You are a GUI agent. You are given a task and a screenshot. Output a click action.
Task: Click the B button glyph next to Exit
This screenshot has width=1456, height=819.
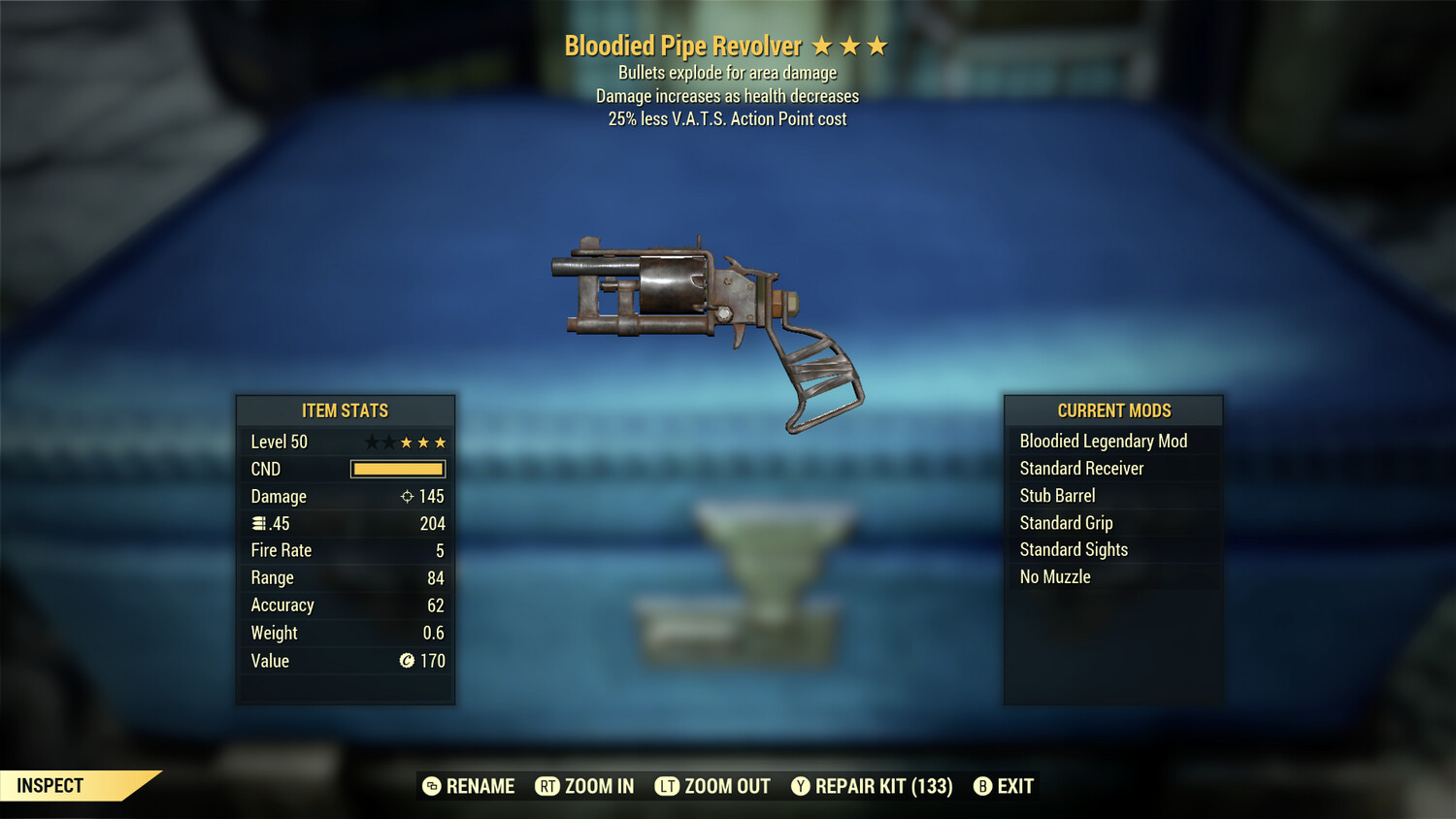coord(982,786)
